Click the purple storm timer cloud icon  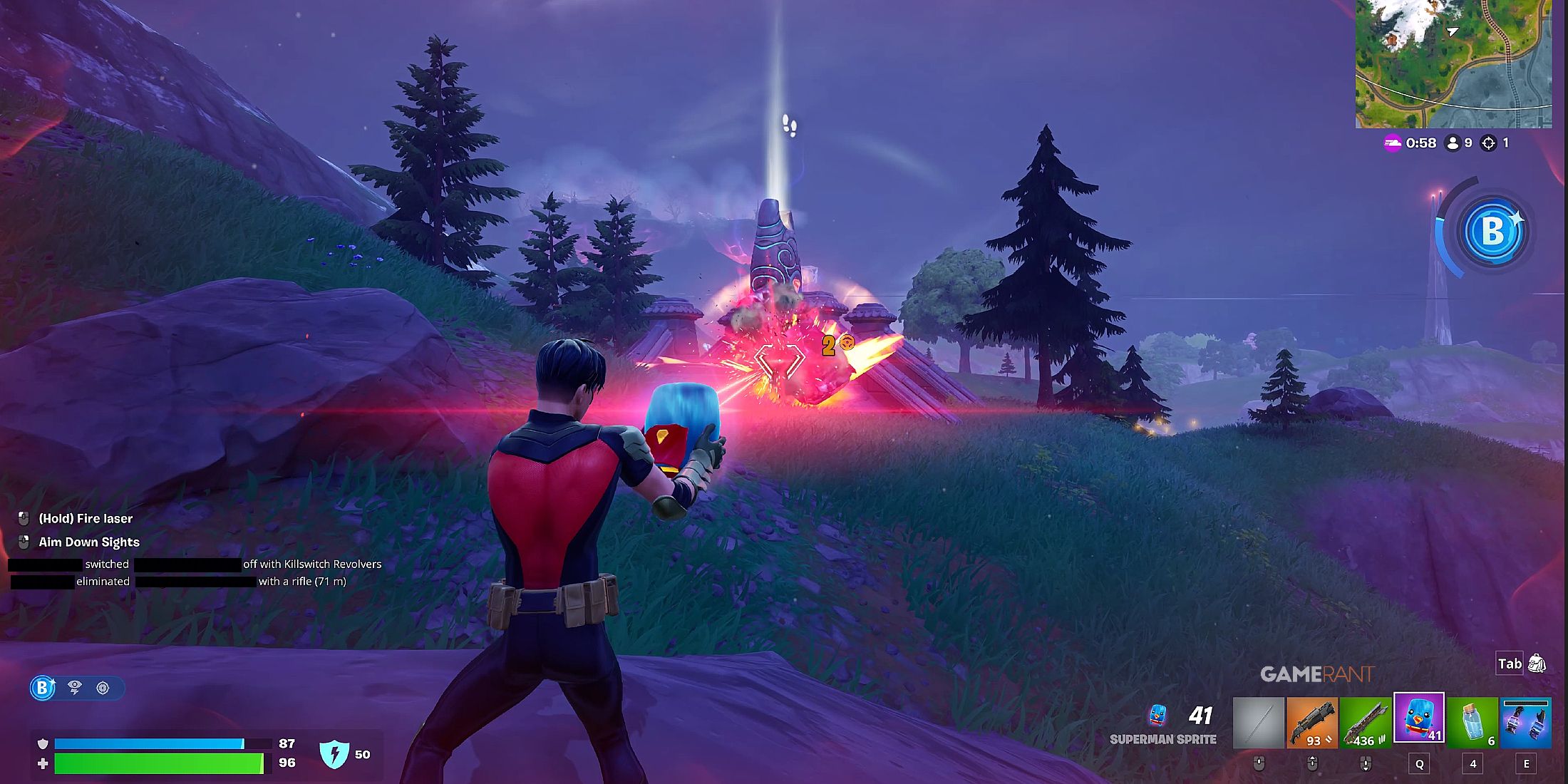[x=1393, y=143]
